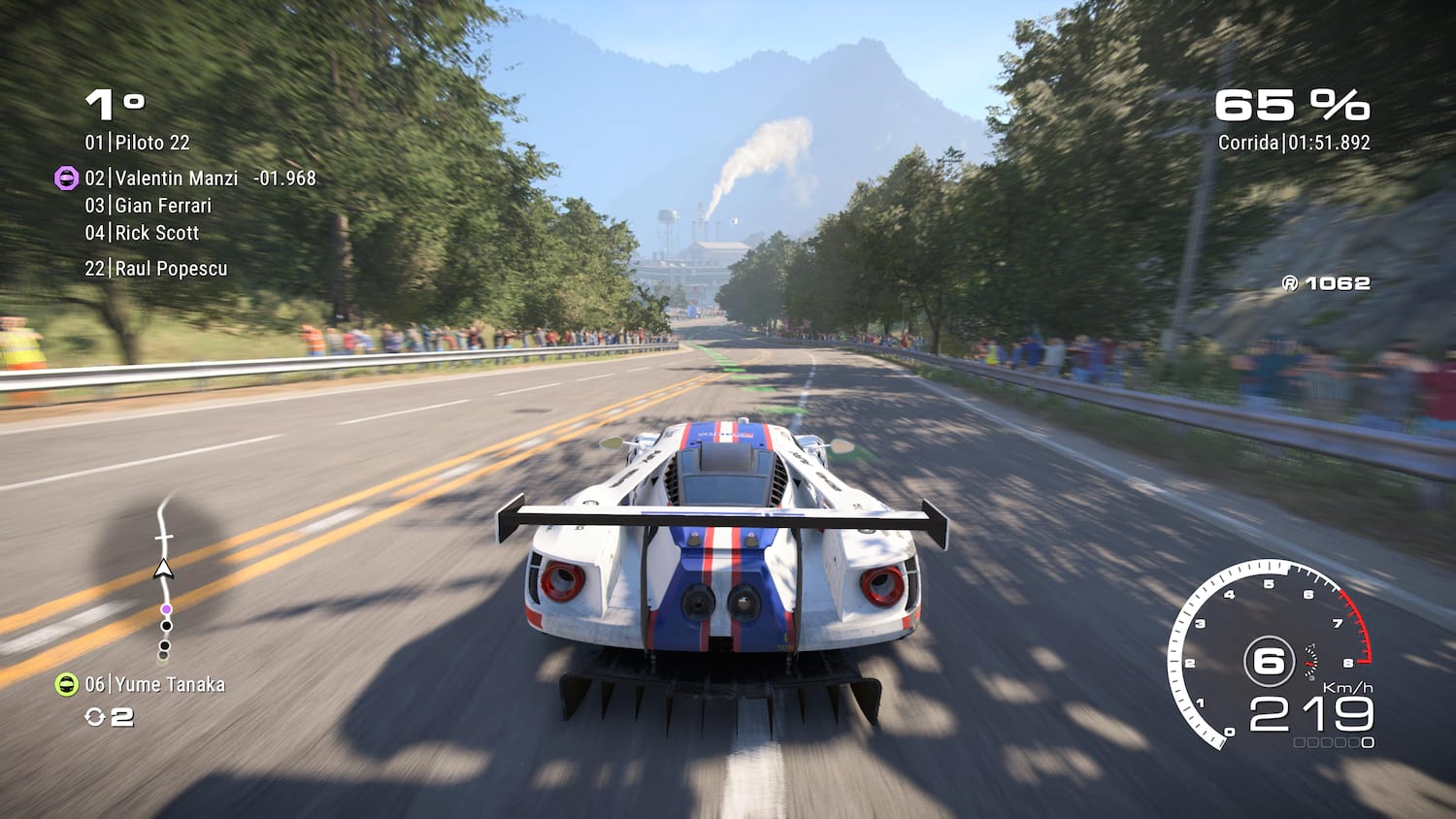Click the green teammate icon beside Yume Tanaka

(x=66, y=685)
